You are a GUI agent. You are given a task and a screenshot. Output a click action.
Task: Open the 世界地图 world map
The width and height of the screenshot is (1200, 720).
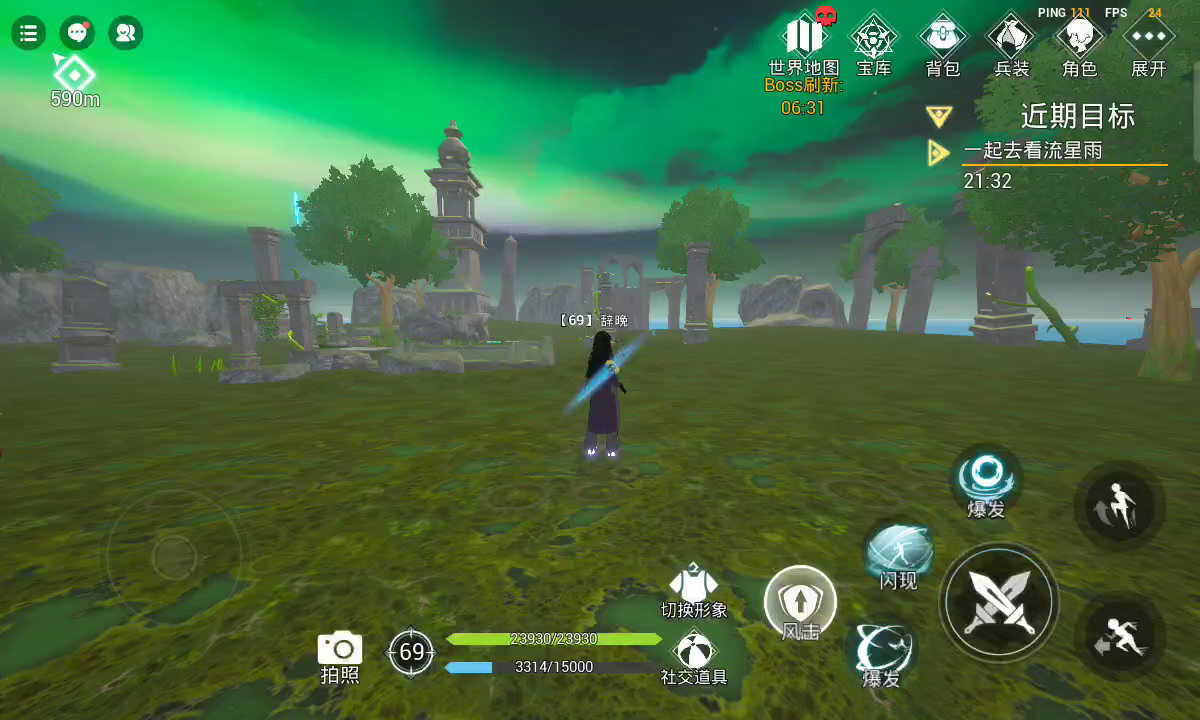click(x=804, y=37)
